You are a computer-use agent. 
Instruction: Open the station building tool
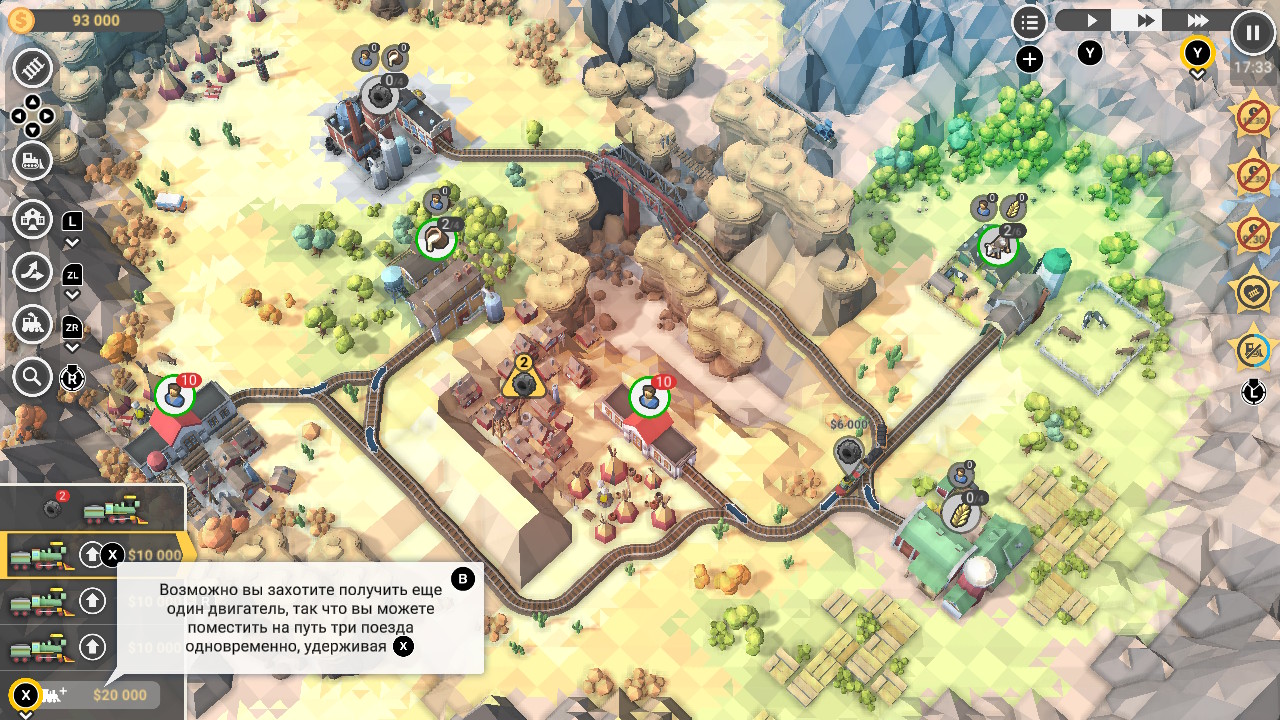[32, 219]
